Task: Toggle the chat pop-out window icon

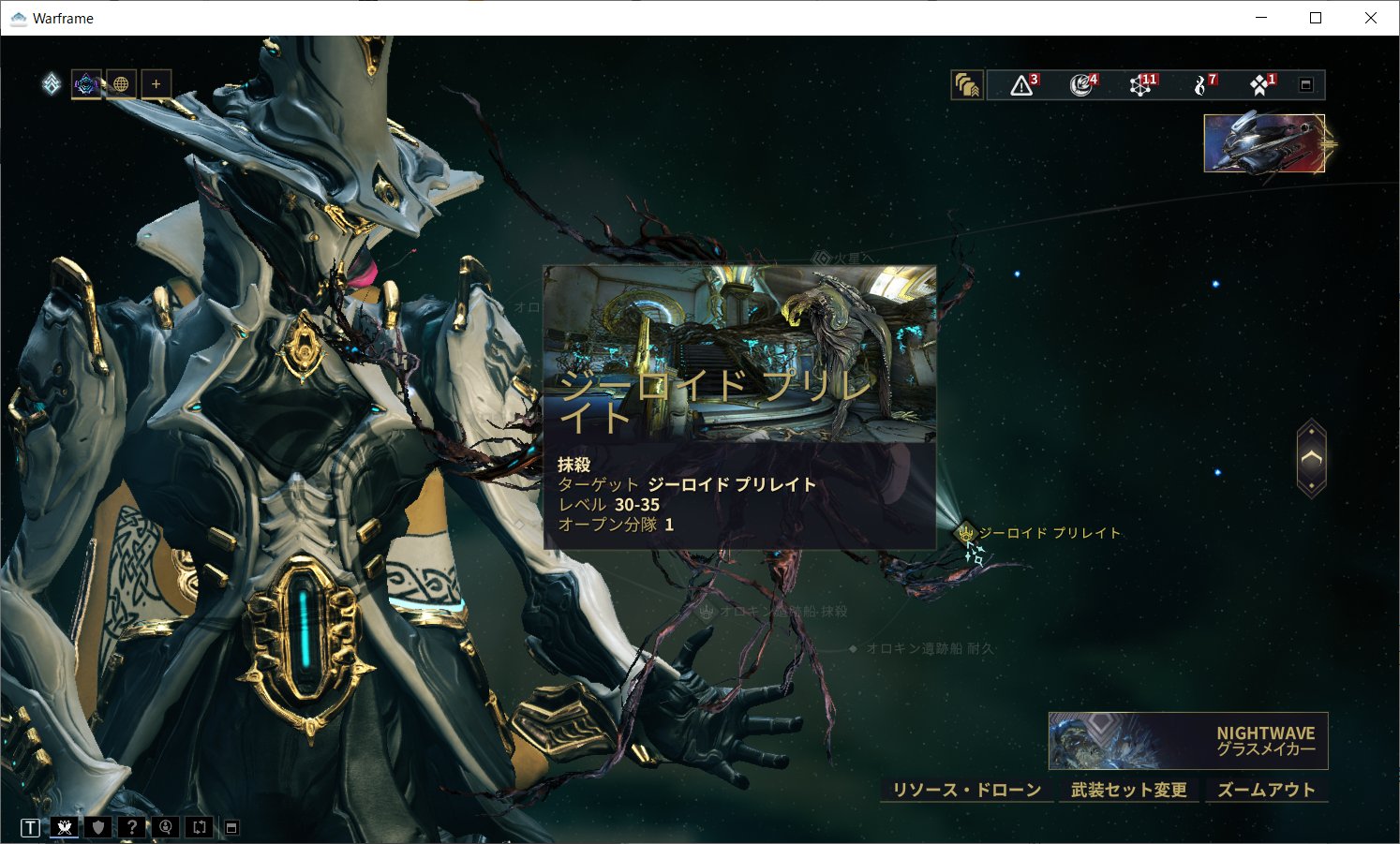Action: click(231, 827)
